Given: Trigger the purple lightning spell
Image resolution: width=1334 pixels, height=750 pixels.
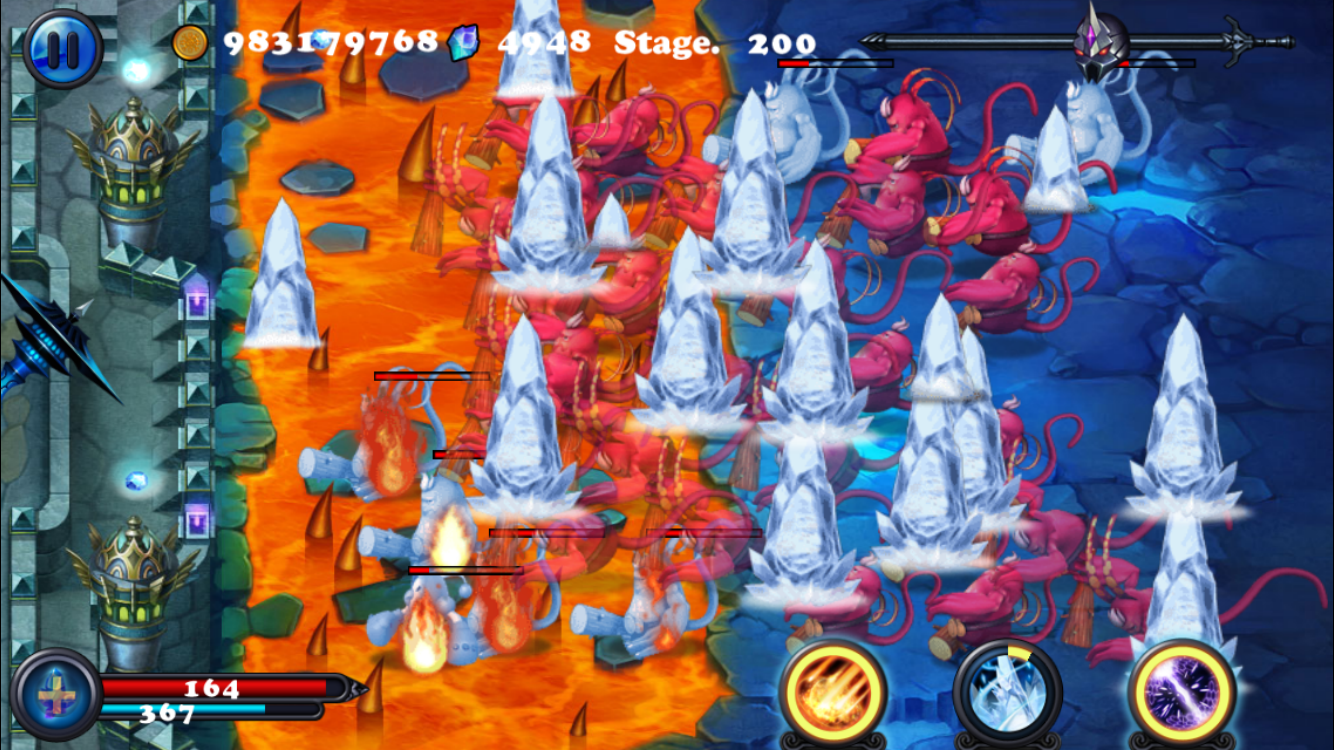Looking at the screenshot, I should coord(1181,690).
